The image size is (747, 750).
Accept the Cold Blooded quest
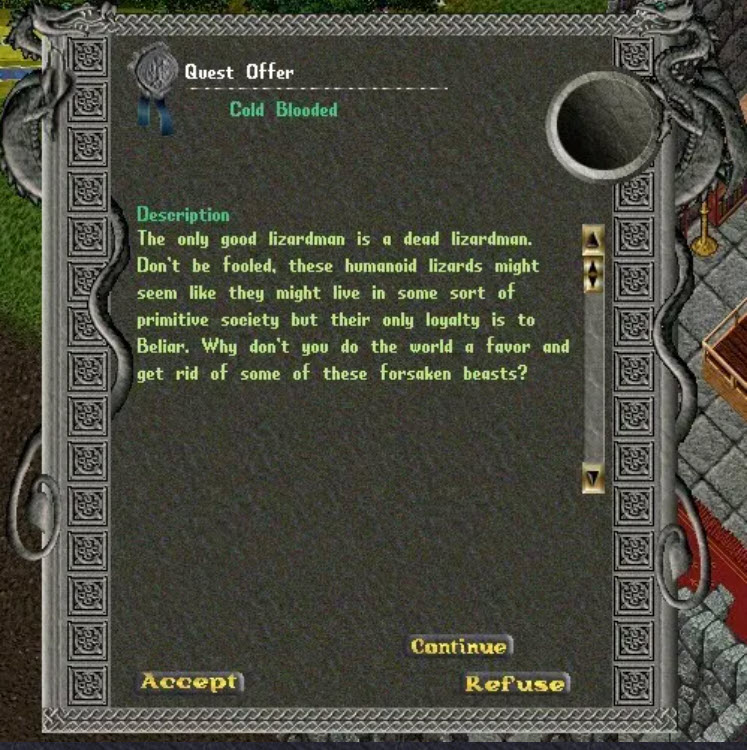pyautogui.click(x=189, y=682)
